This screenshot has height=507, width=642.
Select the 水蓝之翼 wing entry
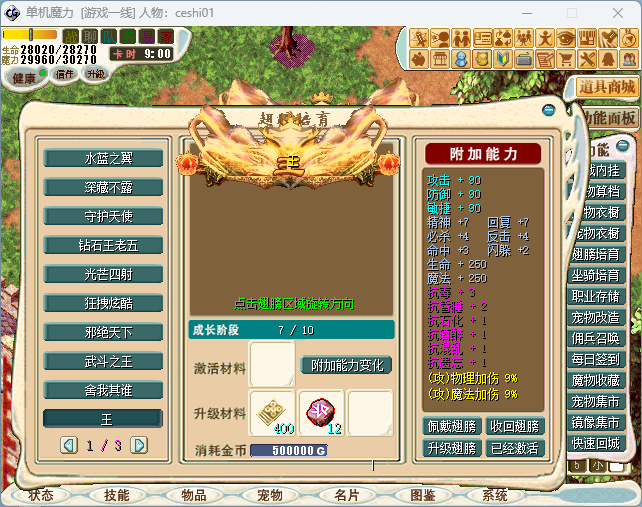102,158
